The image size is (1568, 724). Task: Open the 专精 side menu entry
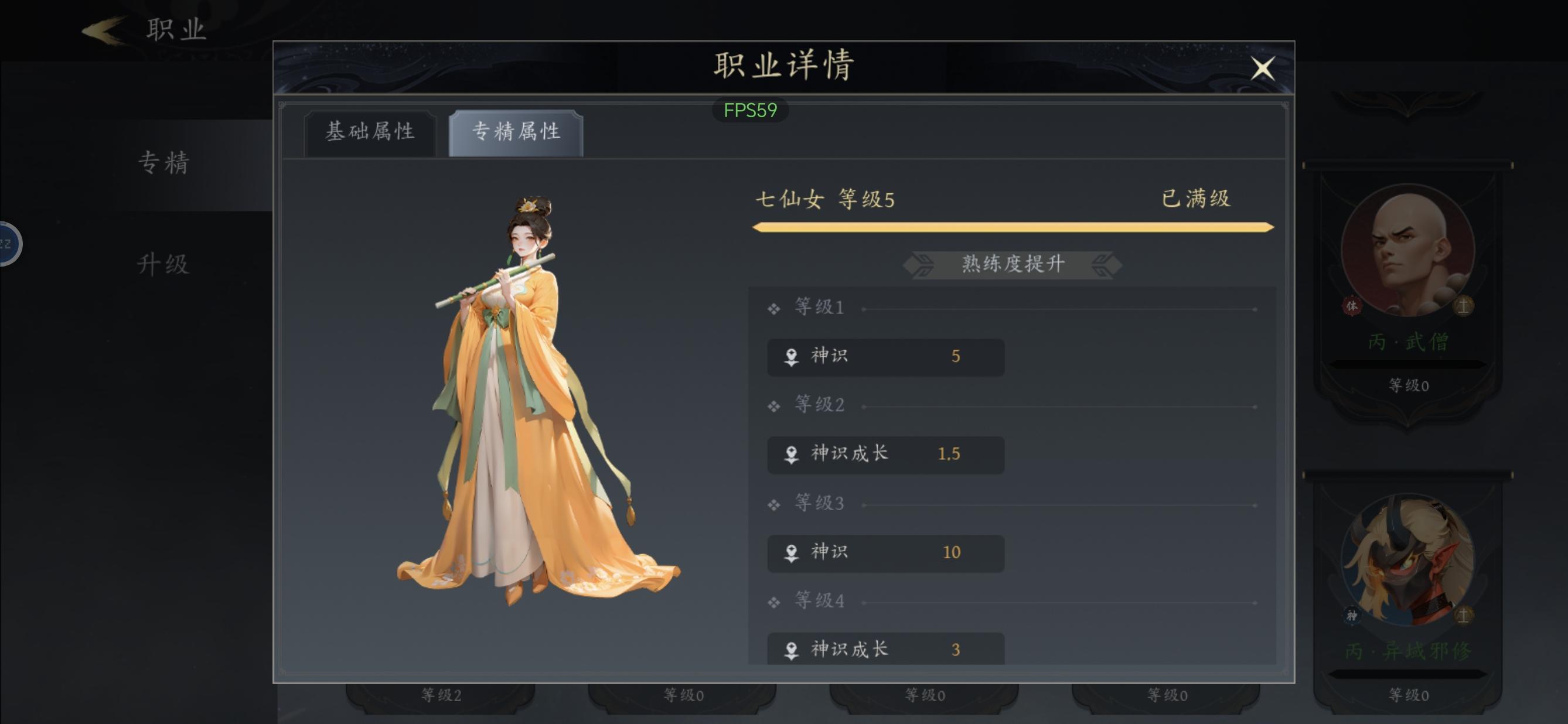click(163, 163)
